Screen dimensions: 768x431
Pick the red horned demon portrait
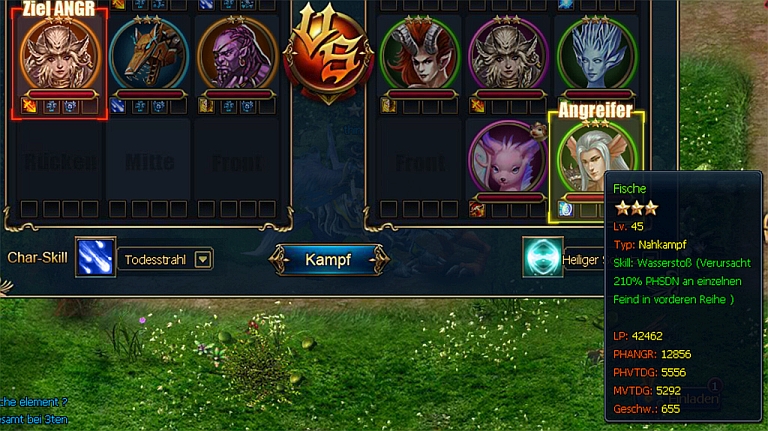coord(419,55)
